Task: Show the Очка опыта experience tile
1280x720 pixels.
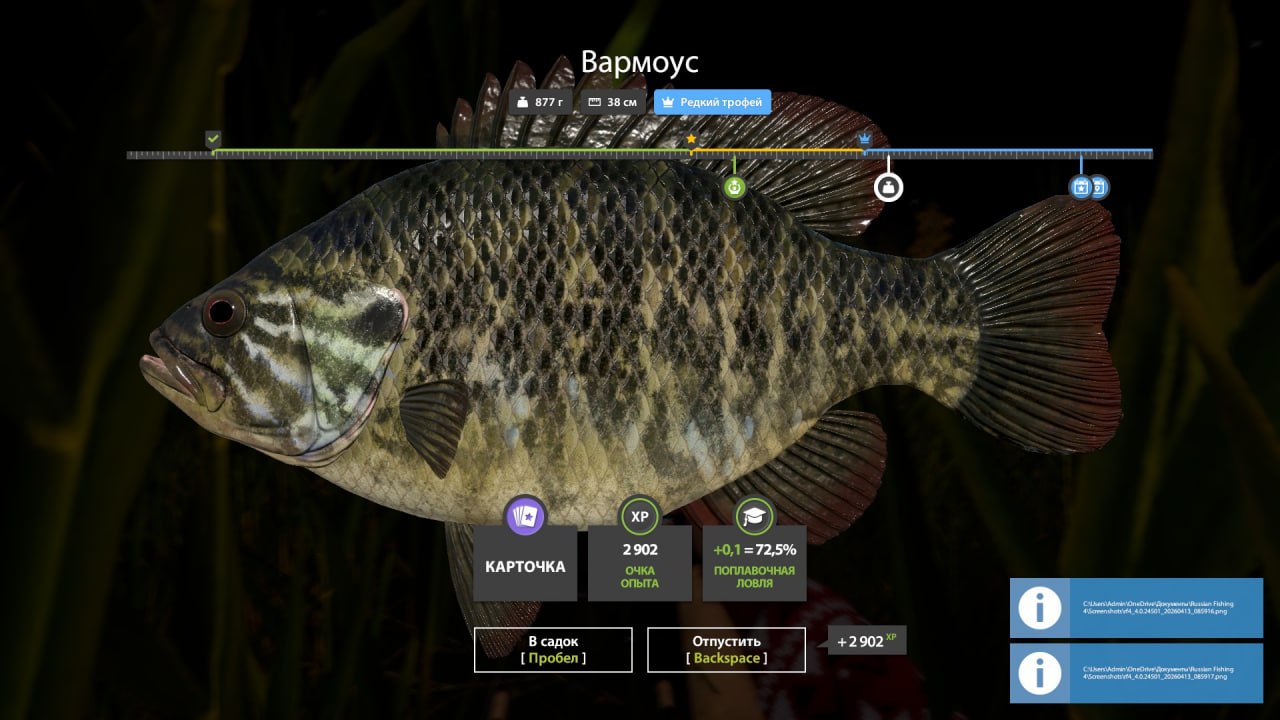Action: coord(640,563)
